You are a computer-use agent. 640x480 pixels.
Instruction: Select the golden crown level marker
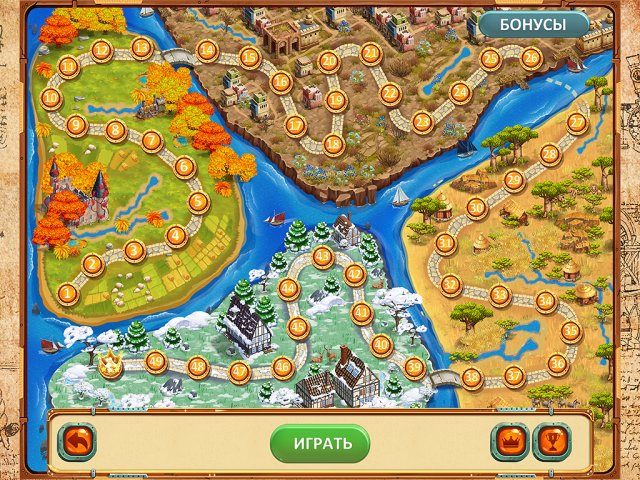click(110, 365)
